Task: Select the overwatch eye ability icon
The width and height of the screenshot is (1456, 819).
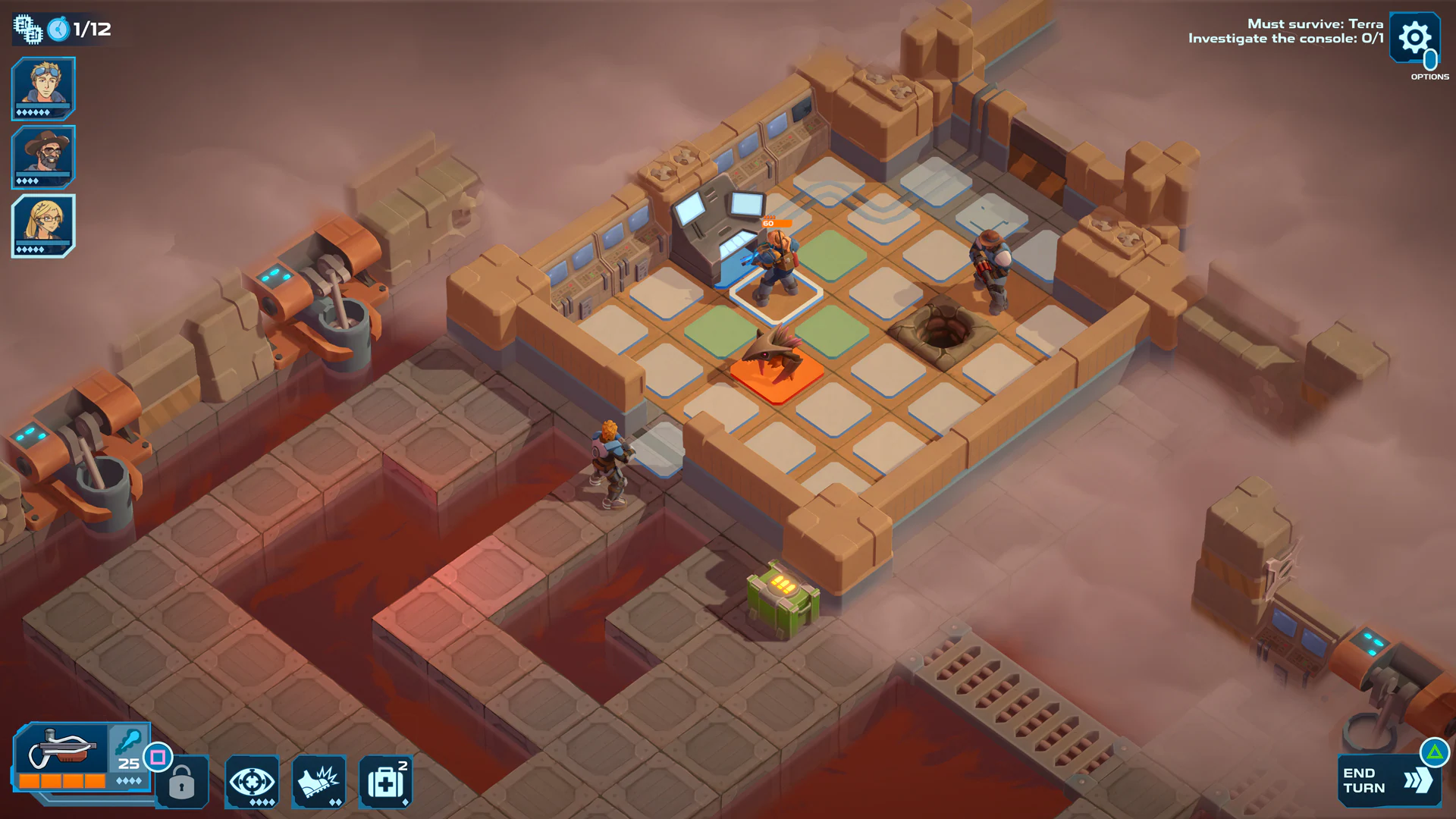Action: (253, 781)
